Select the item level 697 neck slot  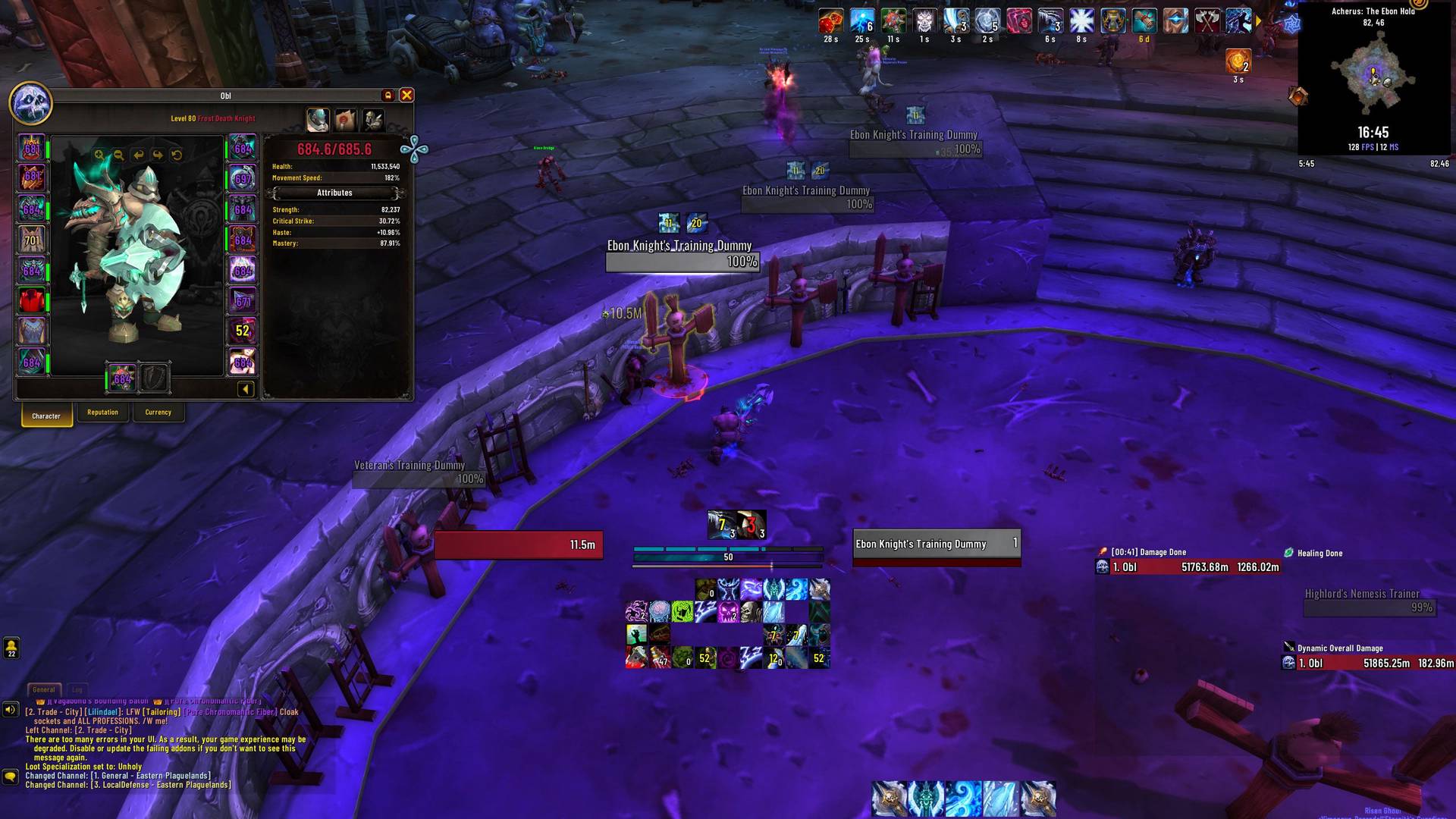click(243, 179)
